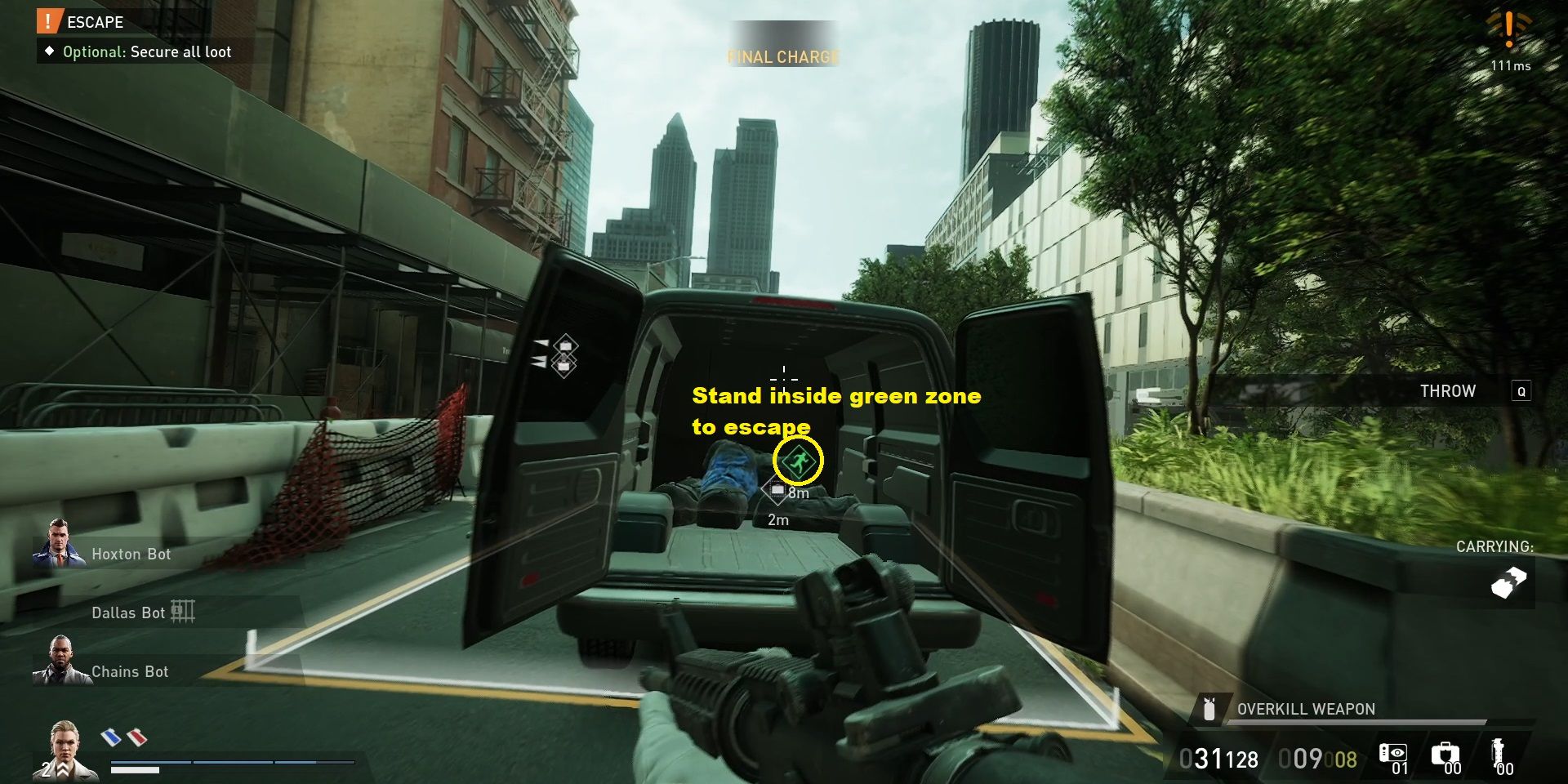Image resolution: width=1568 pixels, height=784 pixels.
Task: Click the white health bar below the armor segments
Action: click(135, 770)
